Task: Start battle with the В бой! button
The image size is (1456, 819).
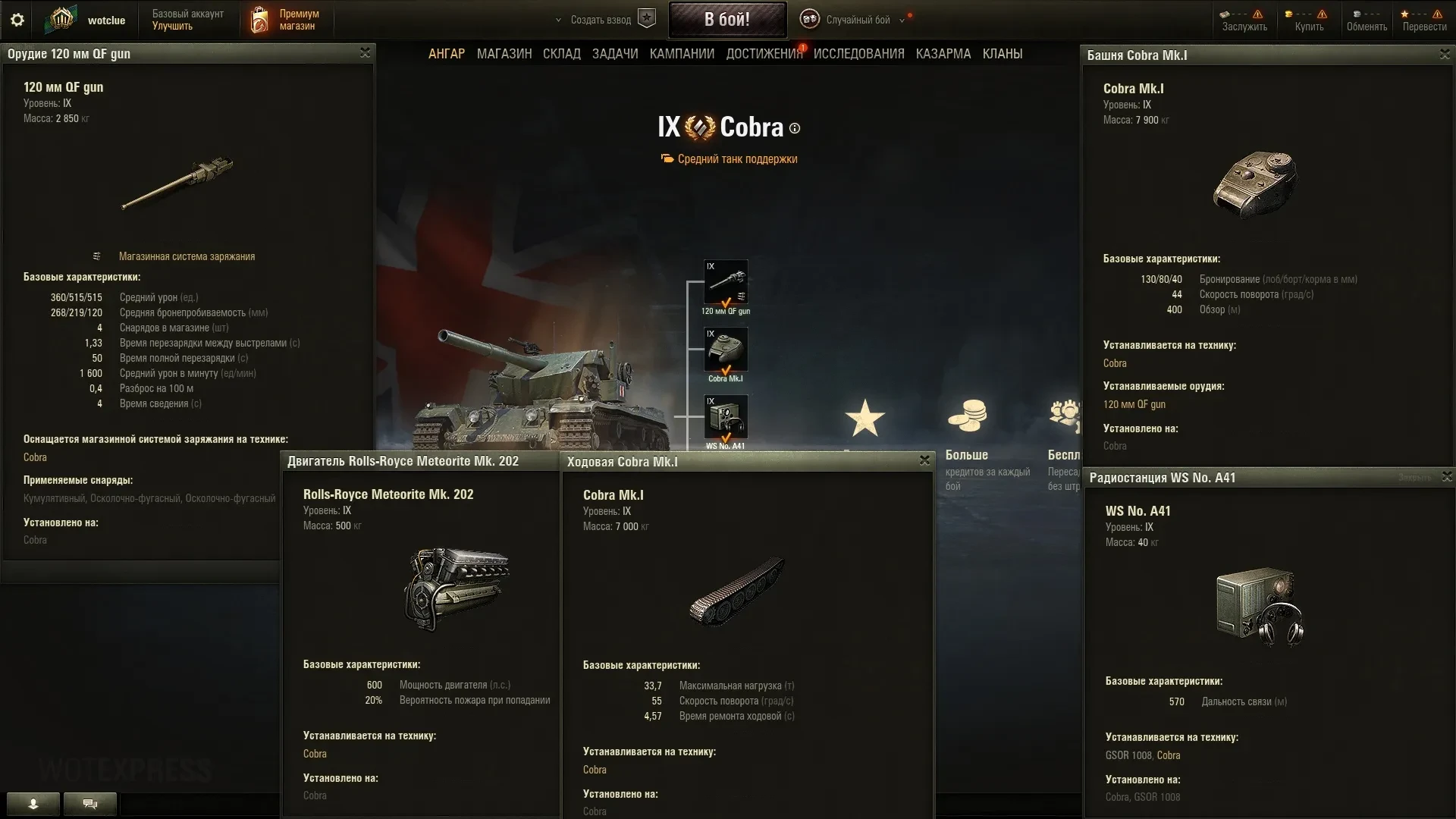Action: (x=726, y=20)
